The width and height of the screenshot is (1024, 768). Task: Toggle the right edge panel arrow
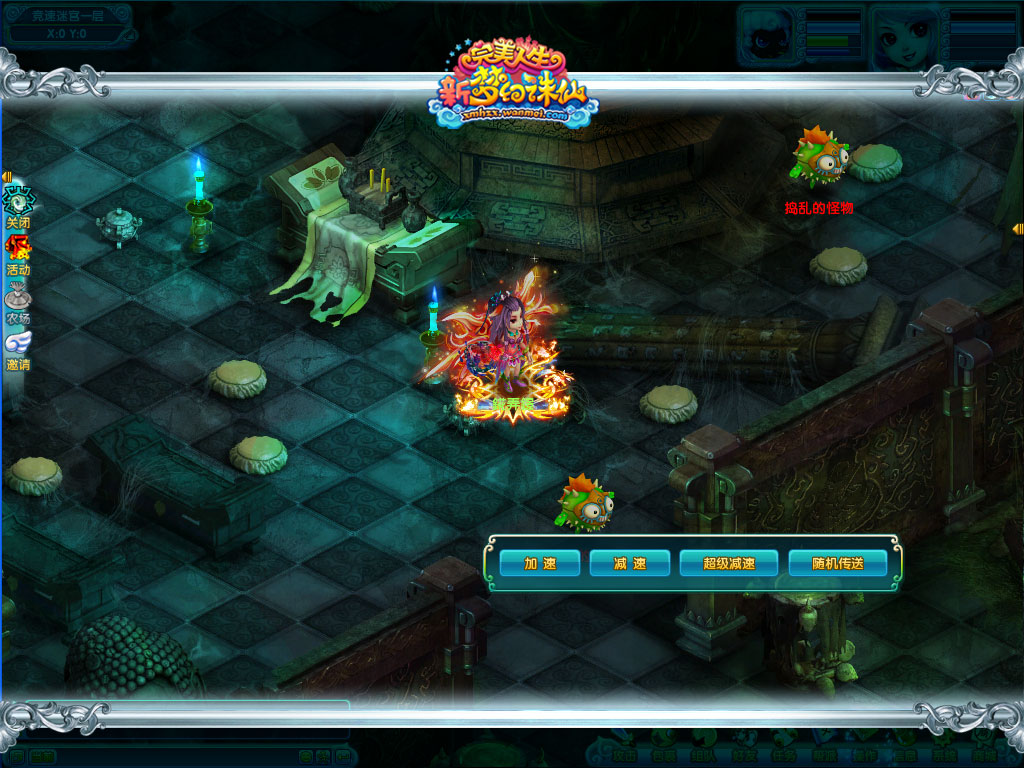[1017, 229]
